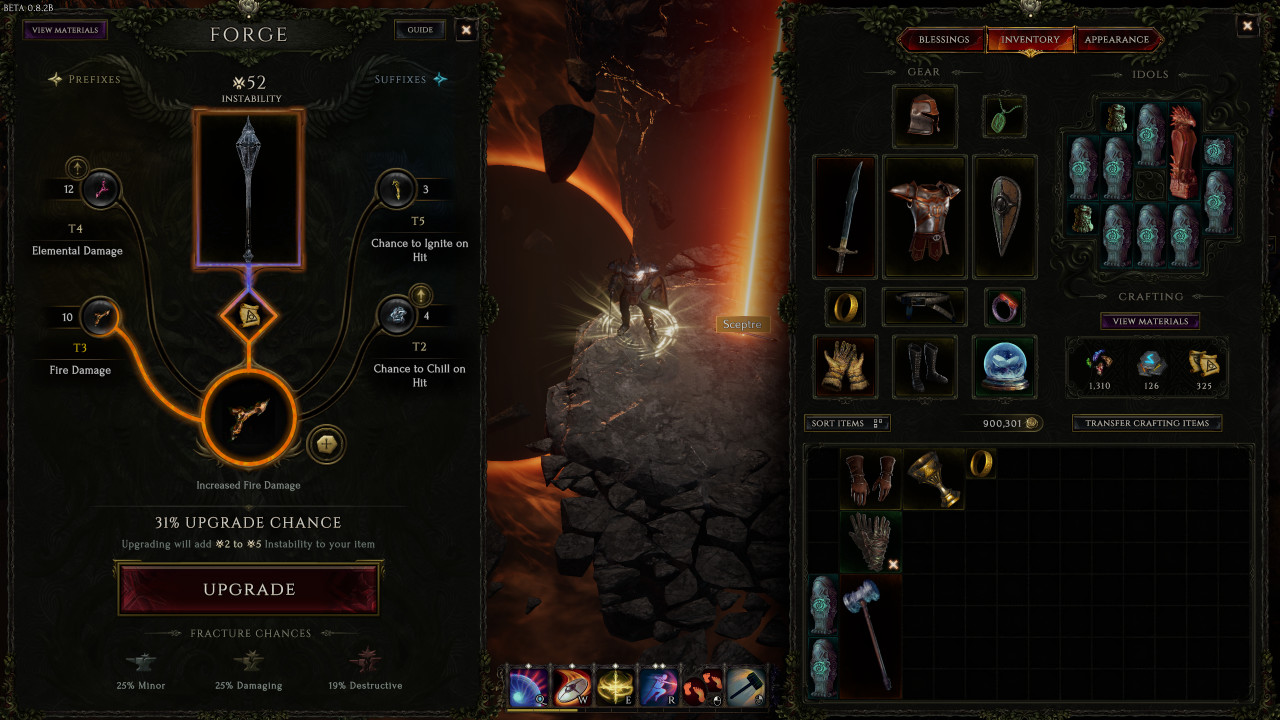The height and width of the screenshot is (720, 1280).
Task: Select the golden goblet in the inventory grid
Action: click(932, 478)
